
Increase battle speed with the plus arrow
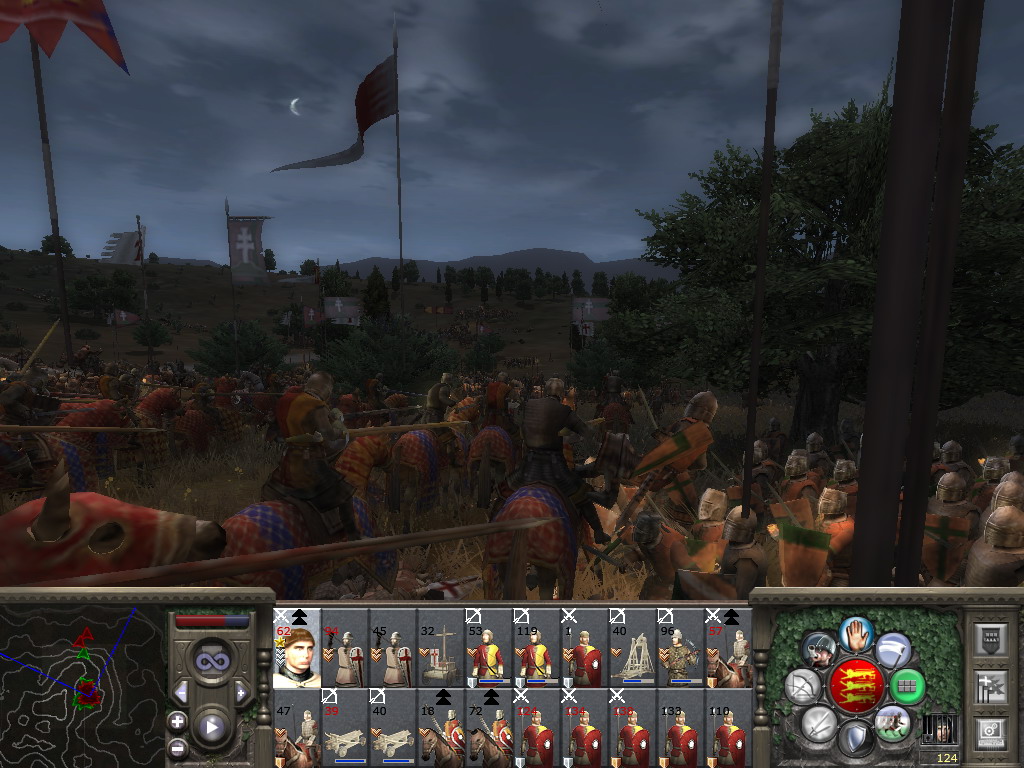pos(242,692)
